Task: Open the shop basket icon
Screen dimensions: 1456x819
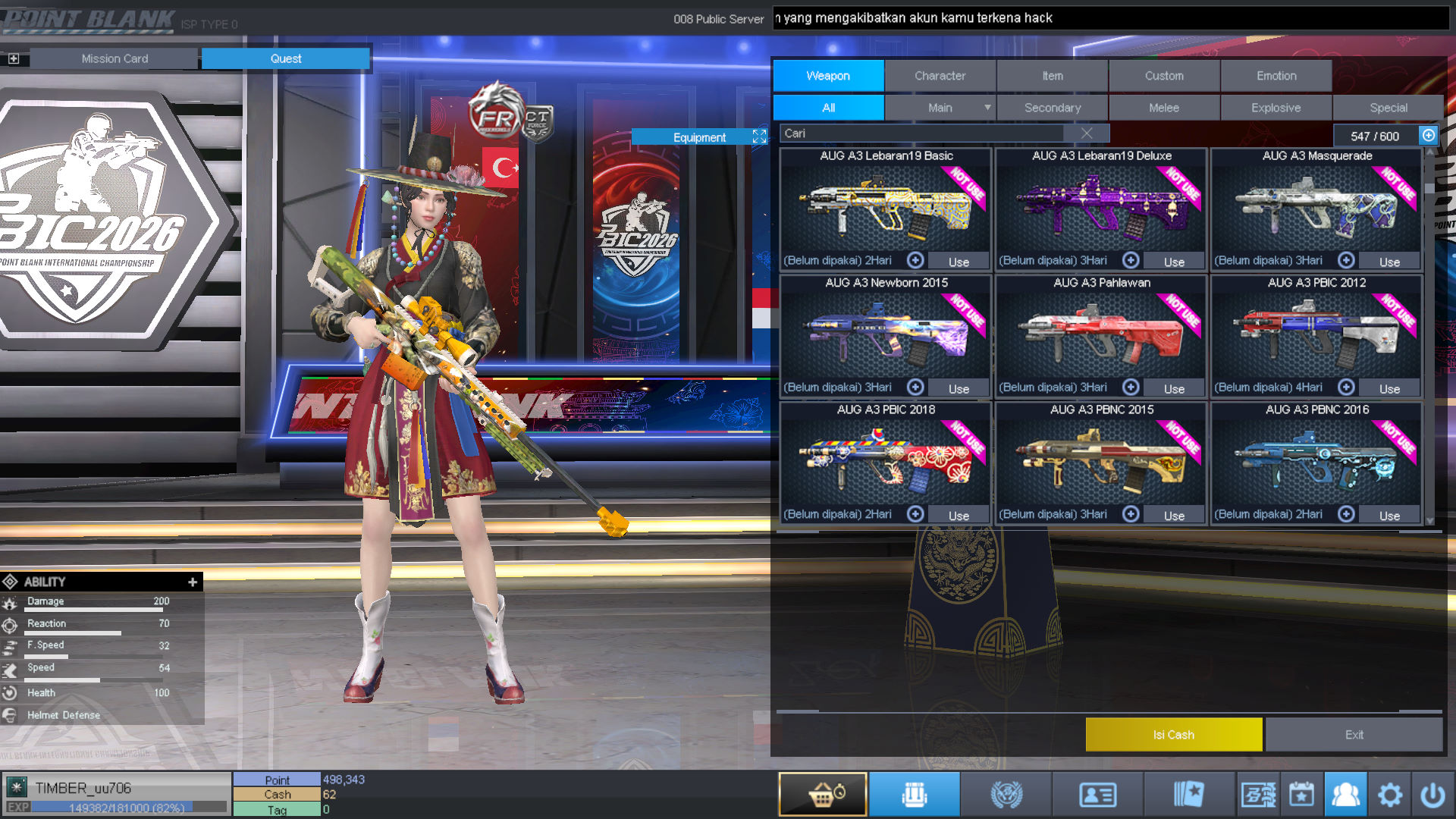Action: tap(823, 794)
